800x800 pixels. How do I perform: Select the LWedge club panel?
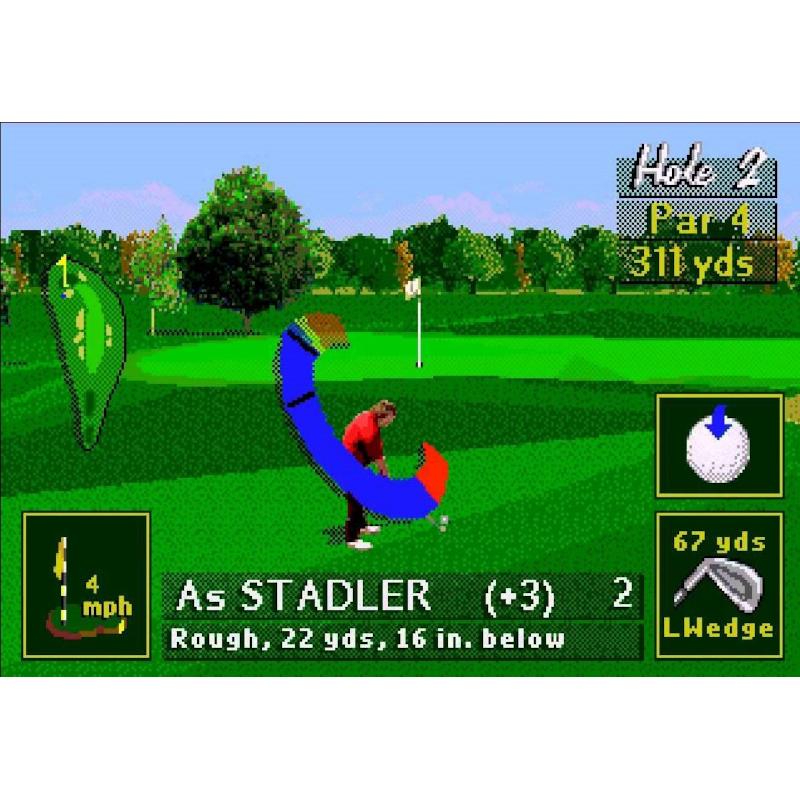tap(718, 585)
